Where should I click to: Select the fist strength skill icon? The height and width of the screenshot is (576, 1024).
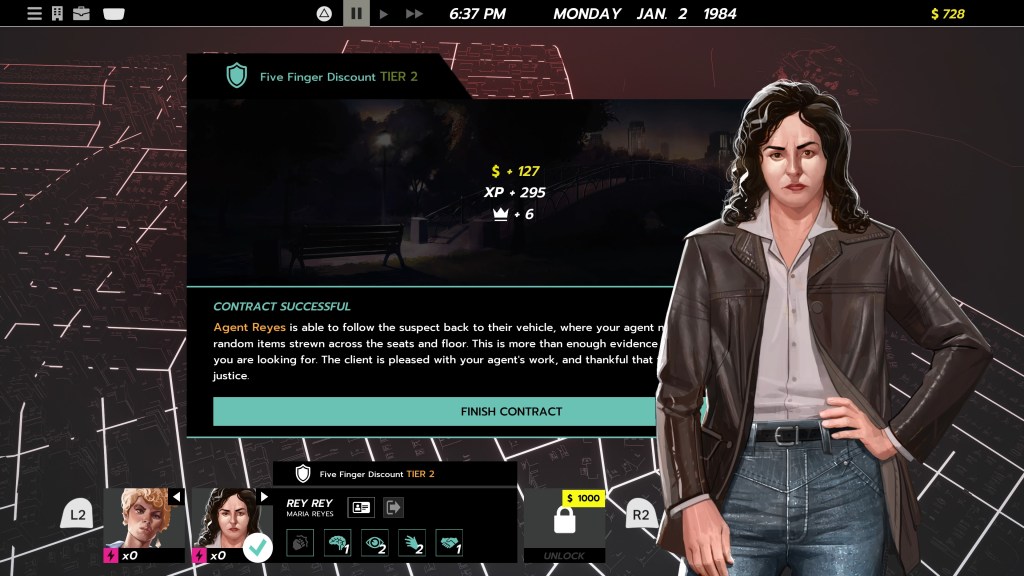tap(300, 543)
